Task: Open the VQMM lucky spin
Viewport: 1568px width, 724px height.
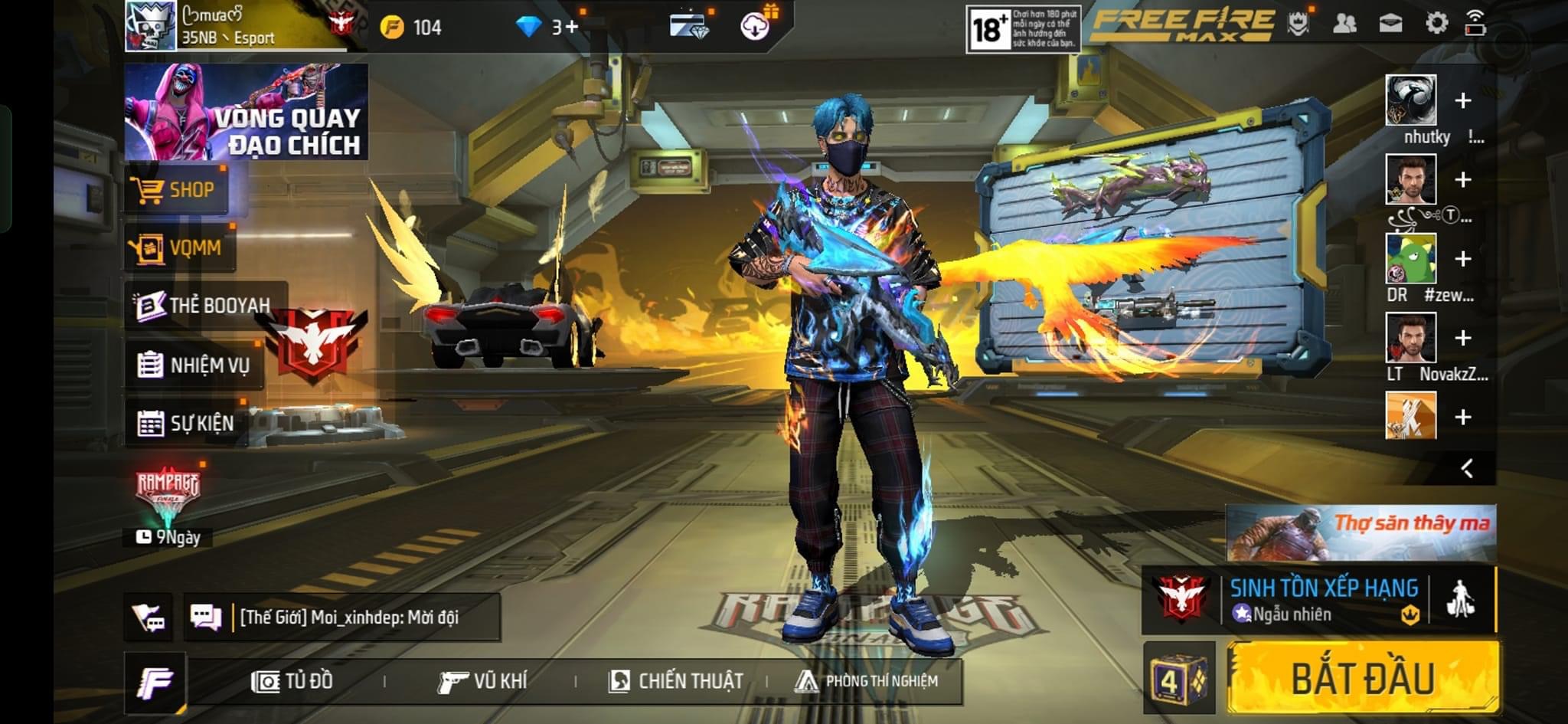Action: tap(178, 247)
